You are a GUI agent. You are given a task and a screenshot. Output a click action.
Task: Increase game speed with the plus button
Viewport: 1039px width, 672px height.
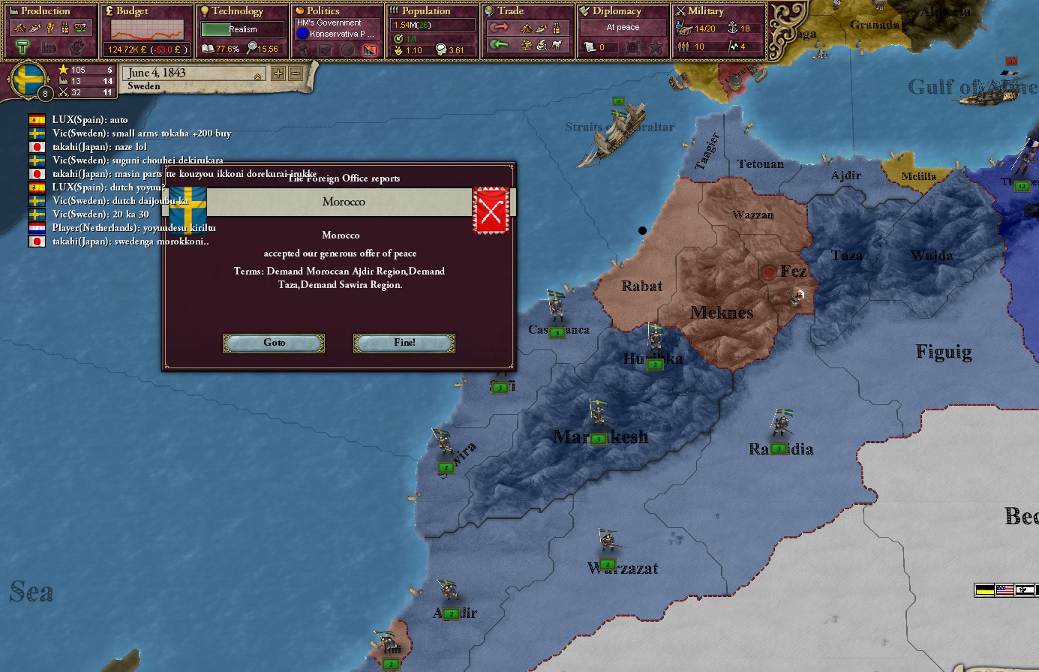277,73
